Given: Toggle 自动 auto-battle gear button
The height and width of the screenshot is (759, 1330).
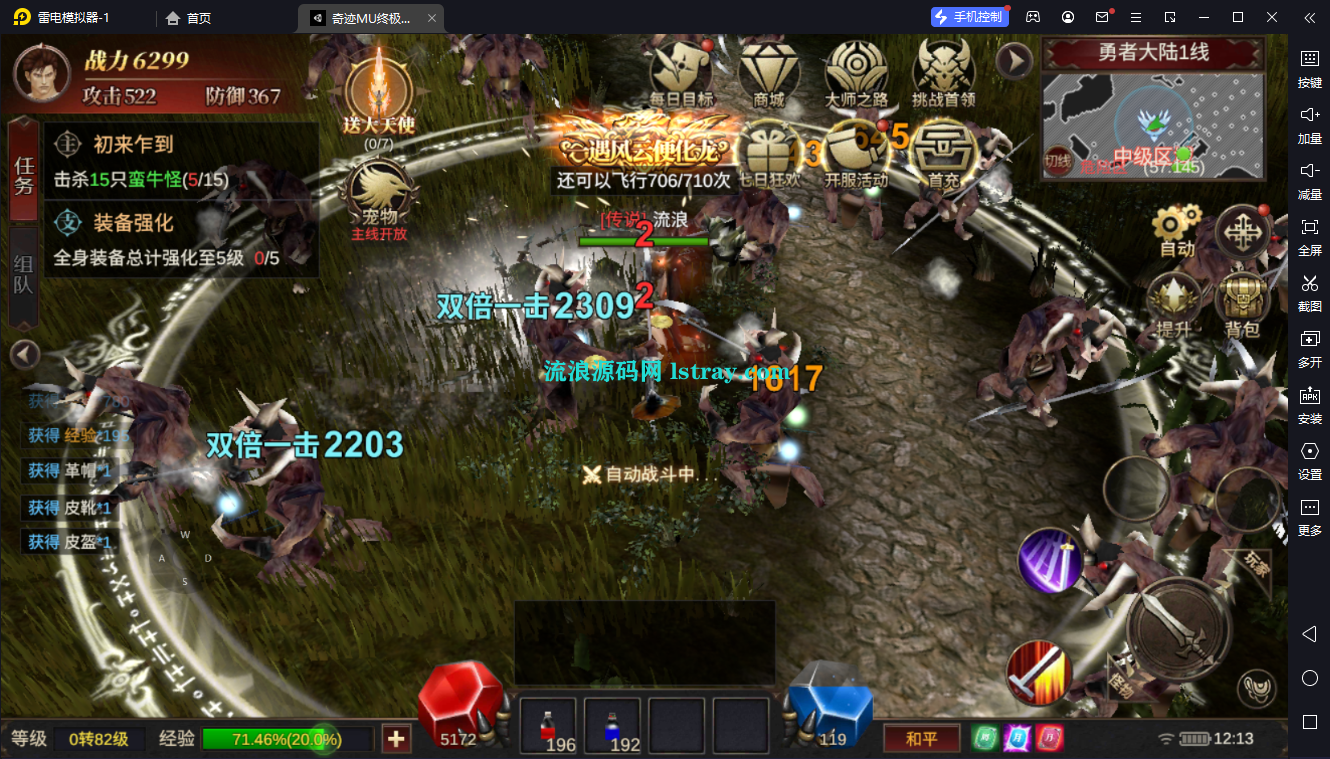Looking at the screenshot, I should click(x=1176, y=232).
